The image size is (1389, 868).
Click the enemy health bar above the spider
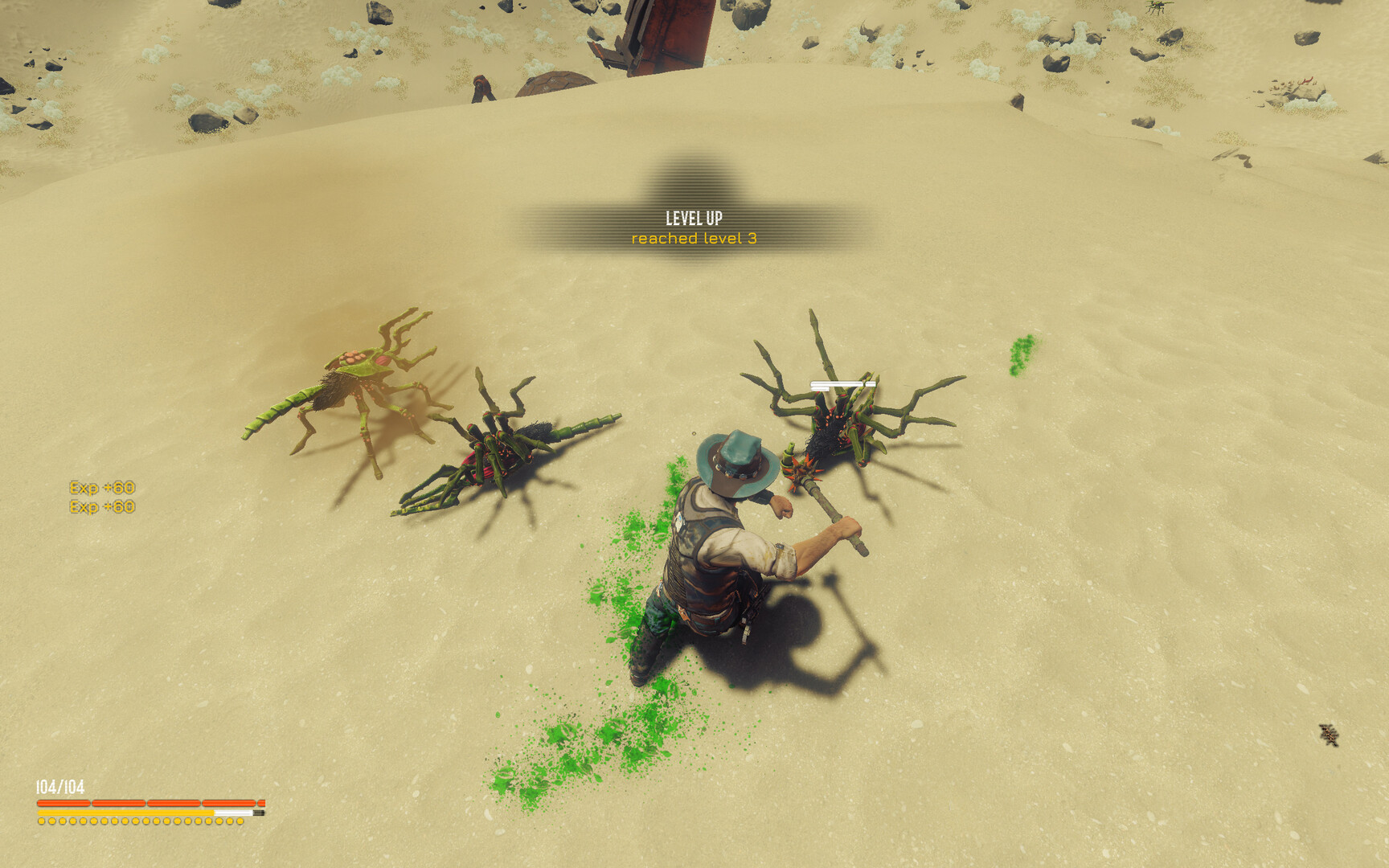[x=842, y=383]
